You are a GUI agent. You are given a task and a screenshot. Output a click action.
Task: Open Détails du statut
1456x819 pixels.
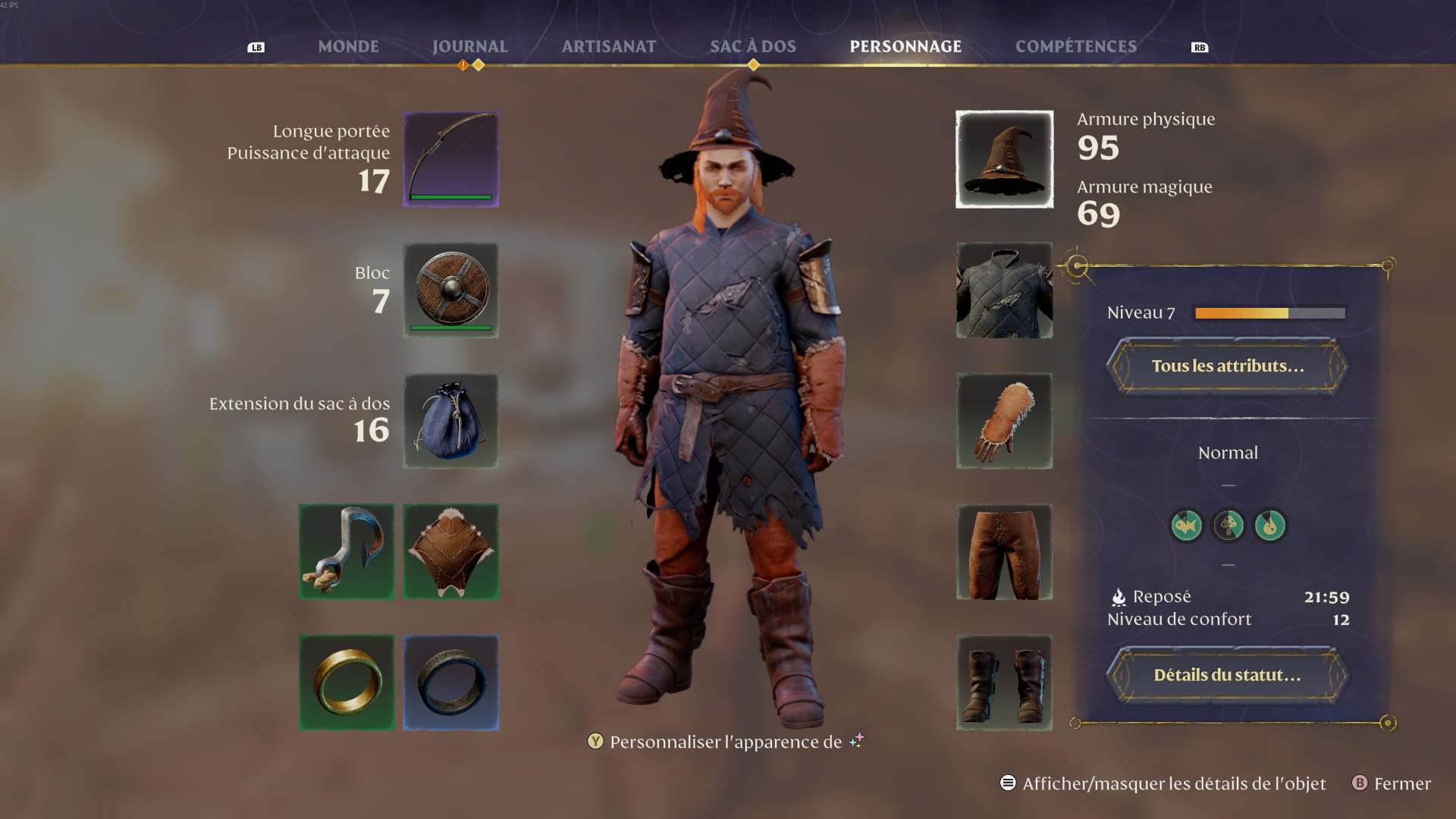1227,675
